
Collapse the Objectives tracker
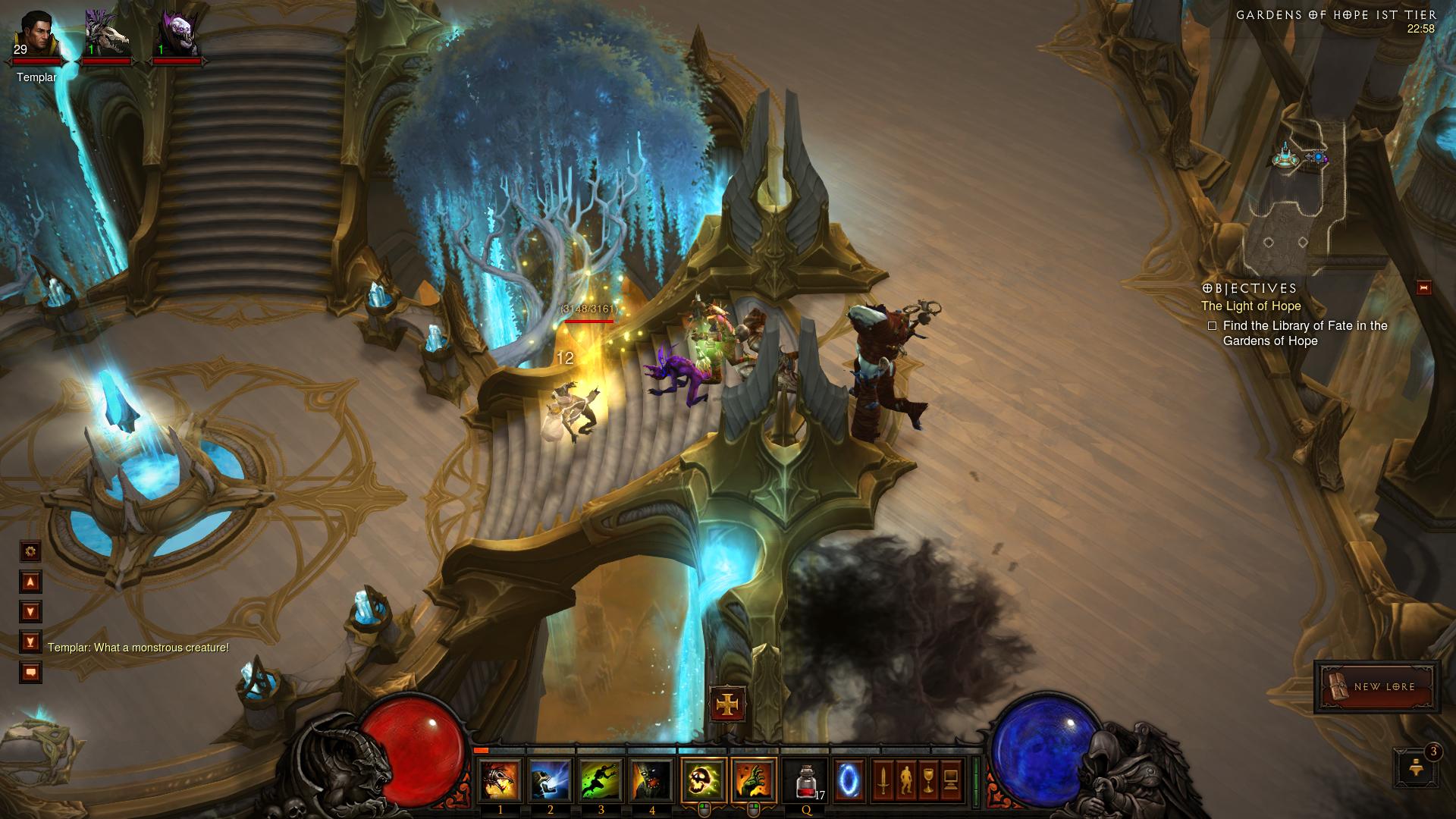tap(1423, 287)
